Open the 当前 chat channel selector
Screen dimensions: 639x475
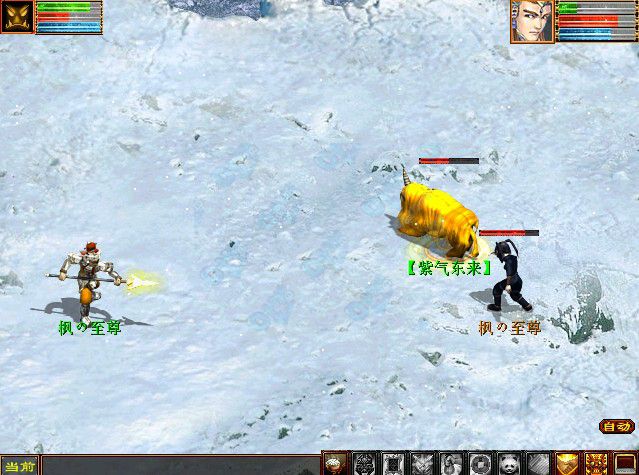(x=19, y=466)
